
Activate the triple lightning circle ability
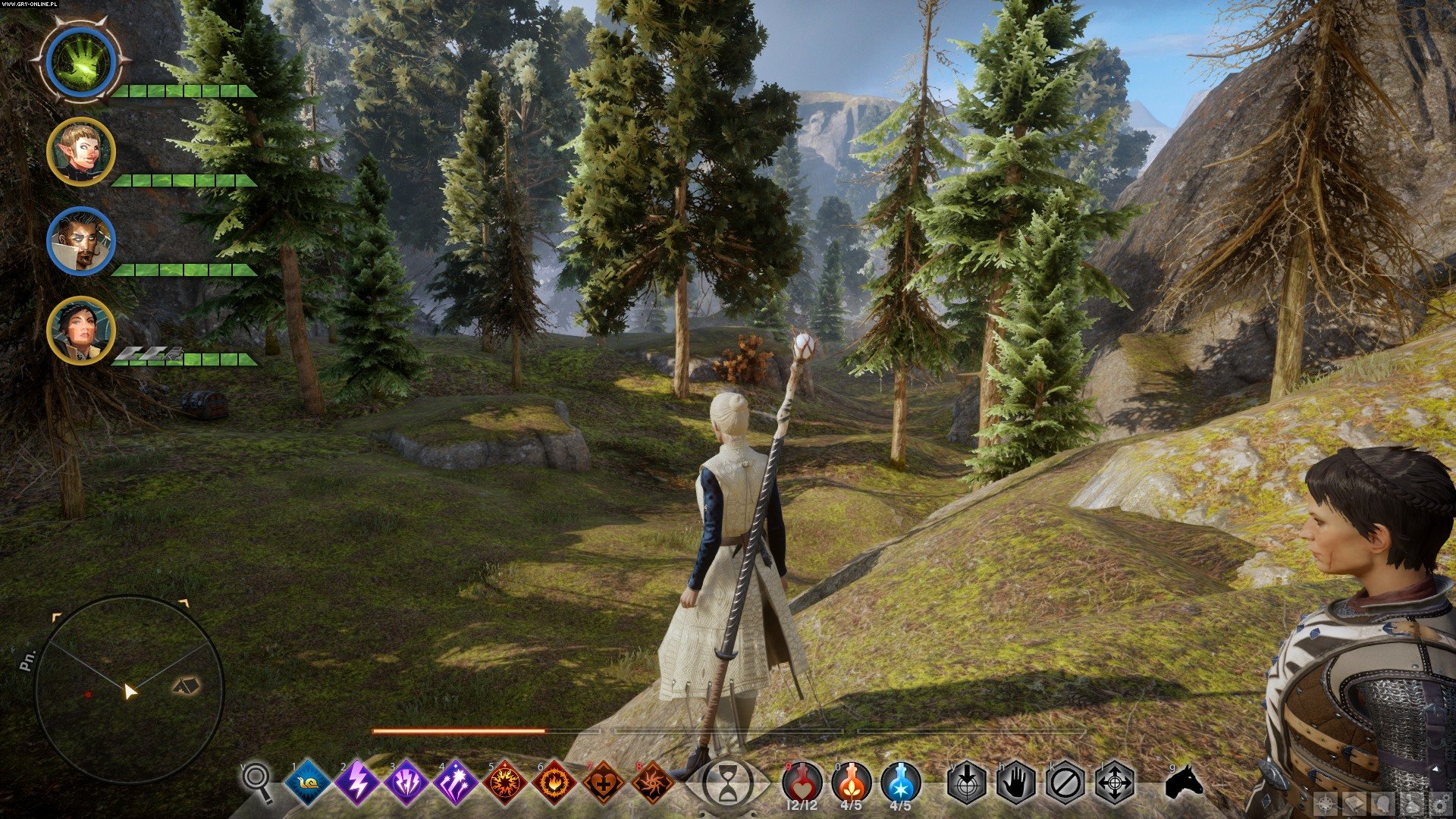click(x=406, y=782)
